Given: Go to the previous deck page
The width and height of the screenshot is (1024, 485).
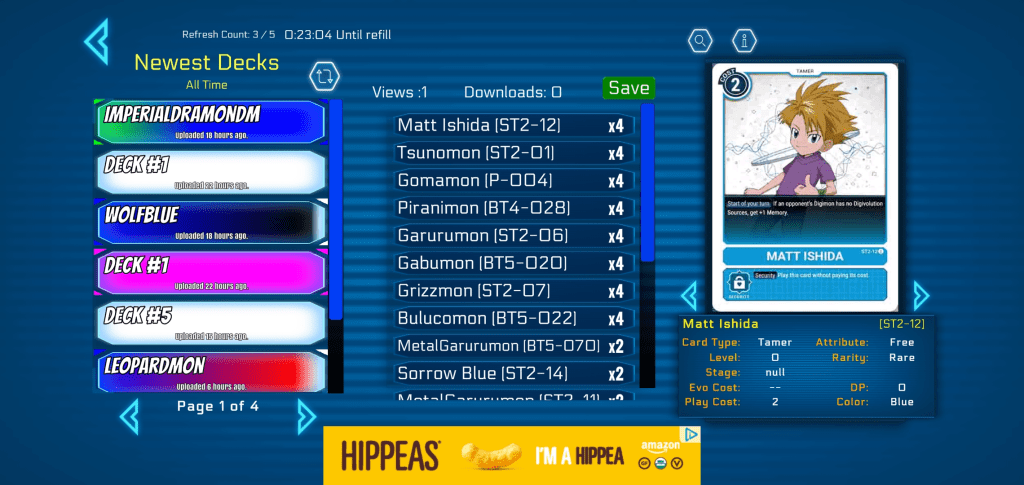Looking at the screenshot, I should [x=129, y=415].
